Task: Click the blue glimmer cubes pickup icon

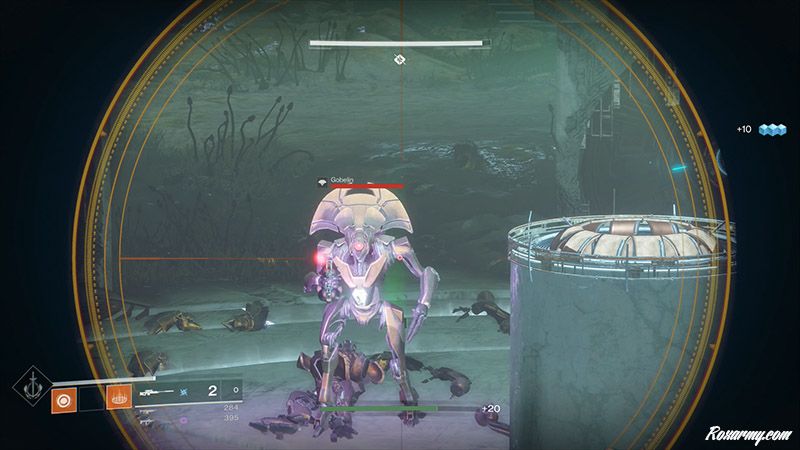Action: click(773, 130)
